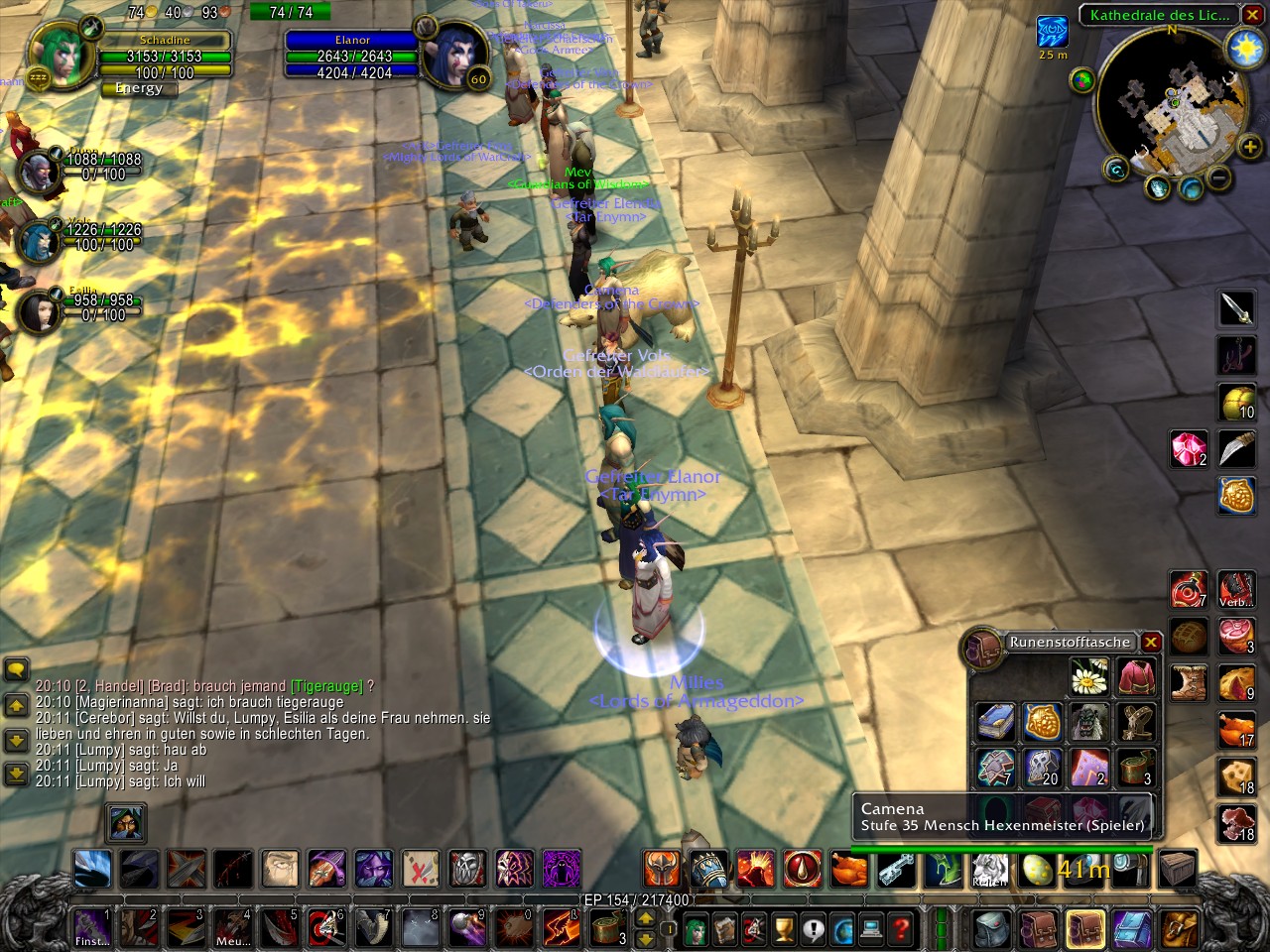
Task: Select the Finst... stealth ability on stance bar
Action: click(92, 929)
